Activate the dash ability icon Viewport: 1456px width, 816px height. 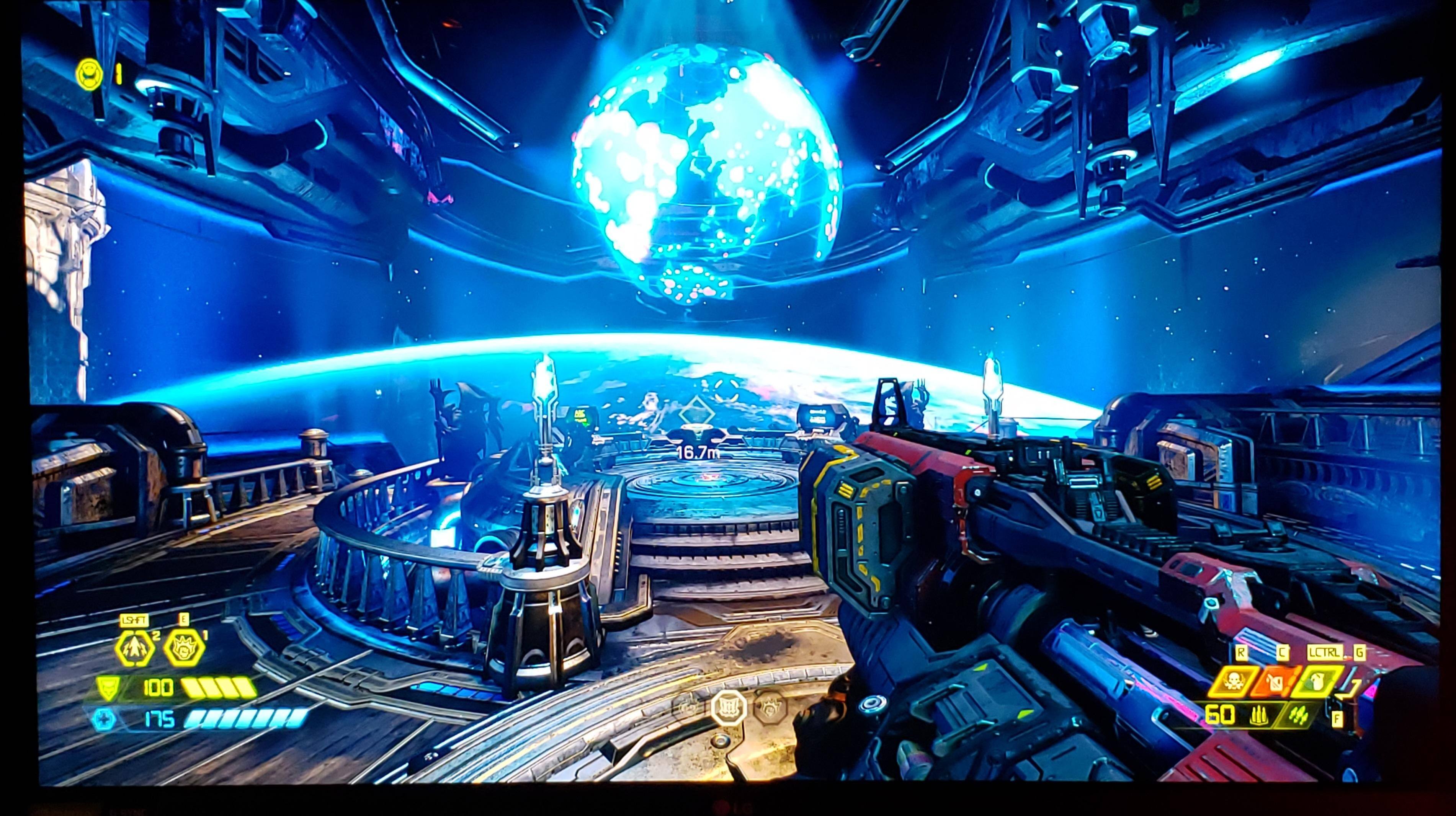[x=134, y=648]
